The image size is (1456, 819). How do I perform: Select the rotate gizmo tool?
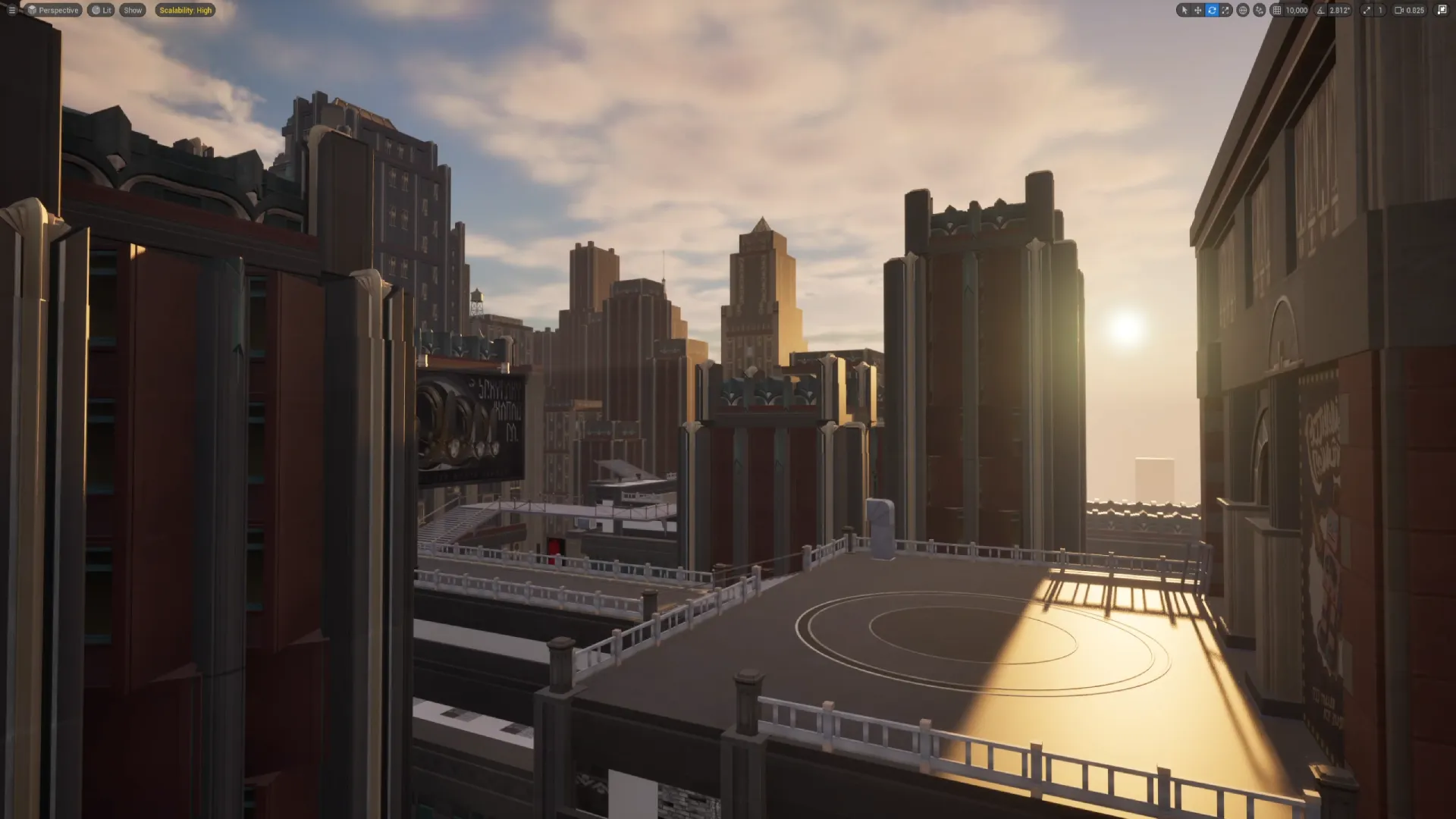point(1212,11)
